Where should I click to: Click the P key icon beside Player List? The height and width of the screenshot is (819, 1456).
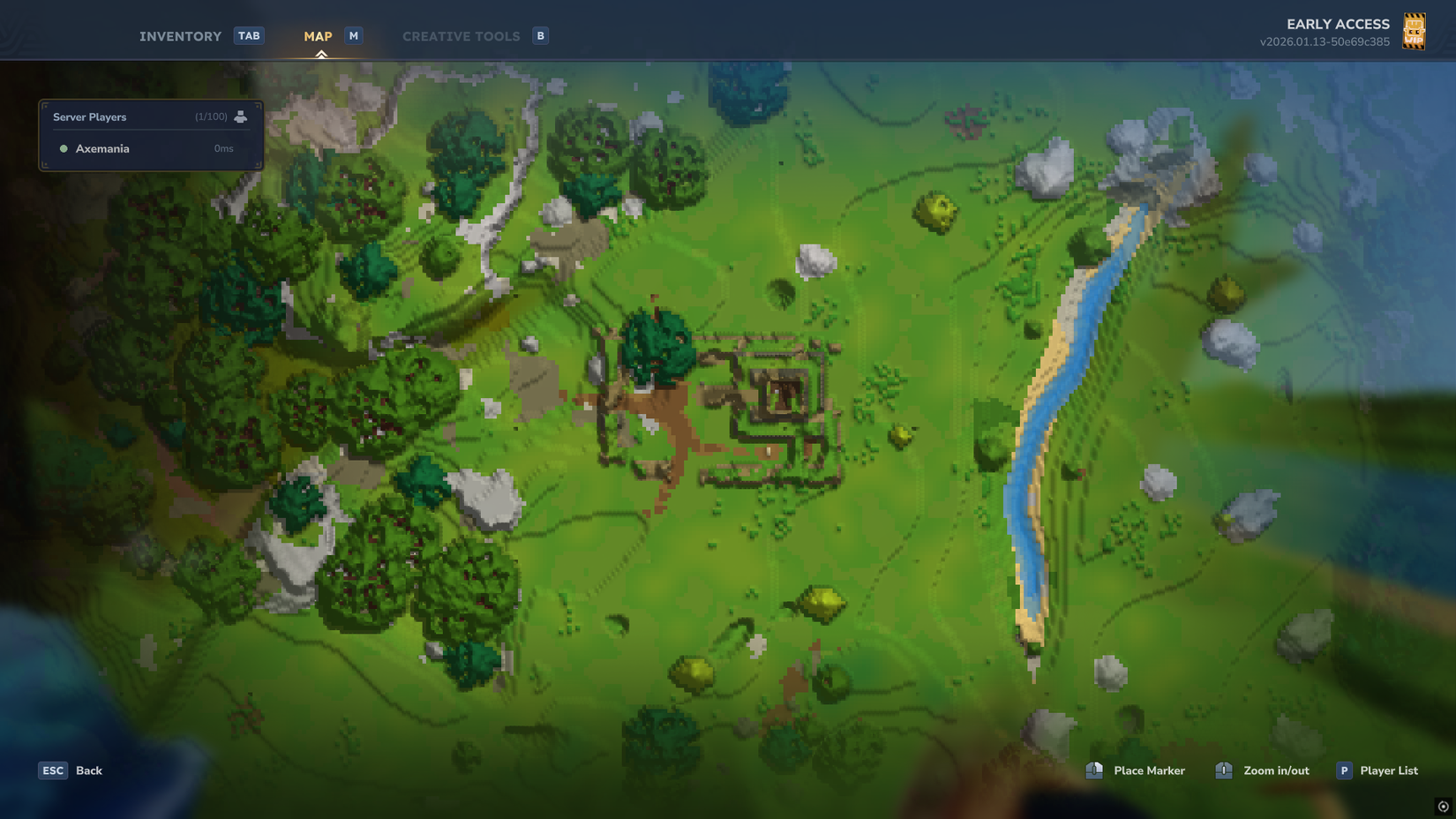click(x=1344, y=770)
